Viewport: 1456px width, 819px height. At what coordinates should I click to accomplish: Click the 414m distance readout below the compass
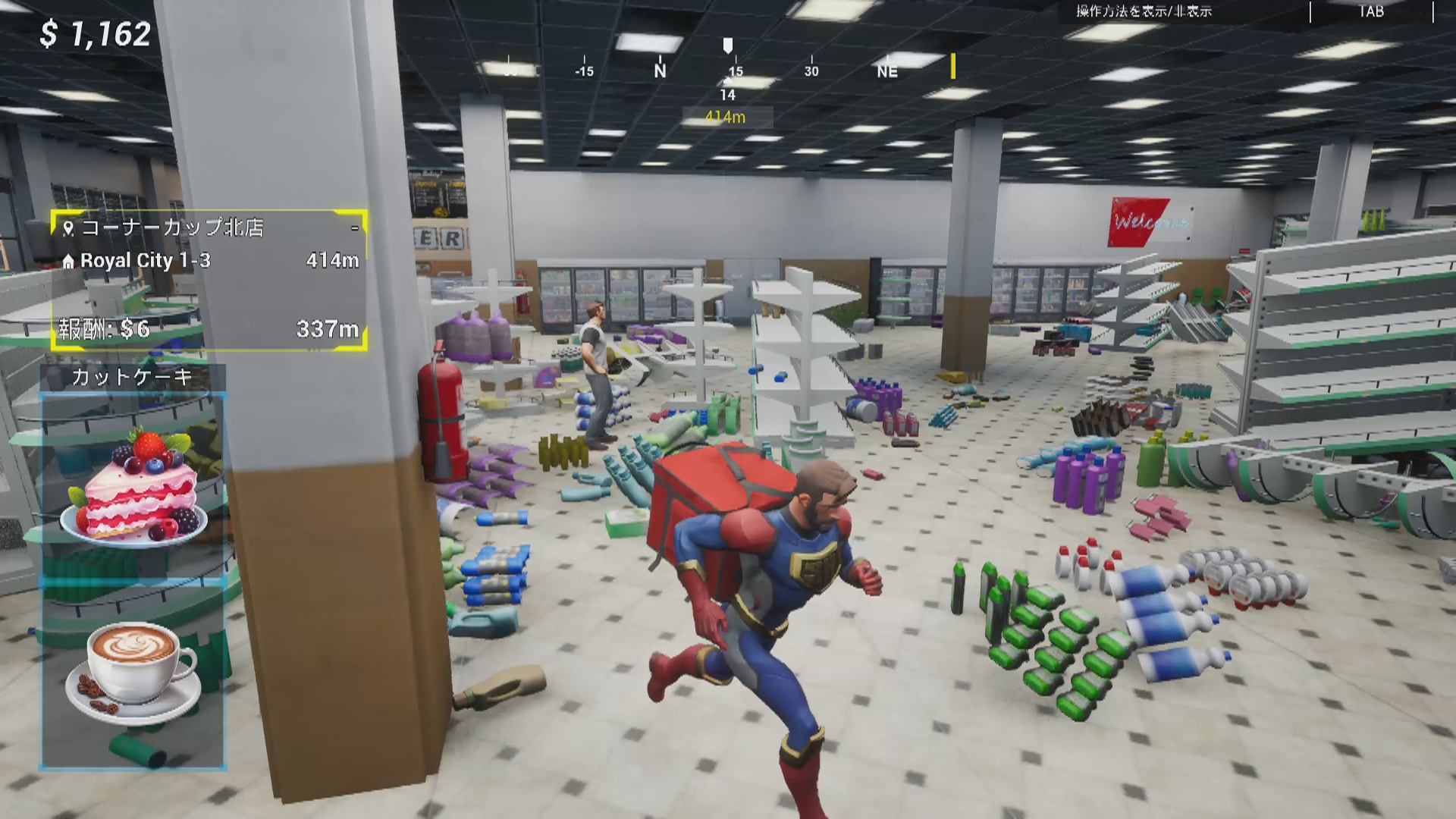pos(726,118)
